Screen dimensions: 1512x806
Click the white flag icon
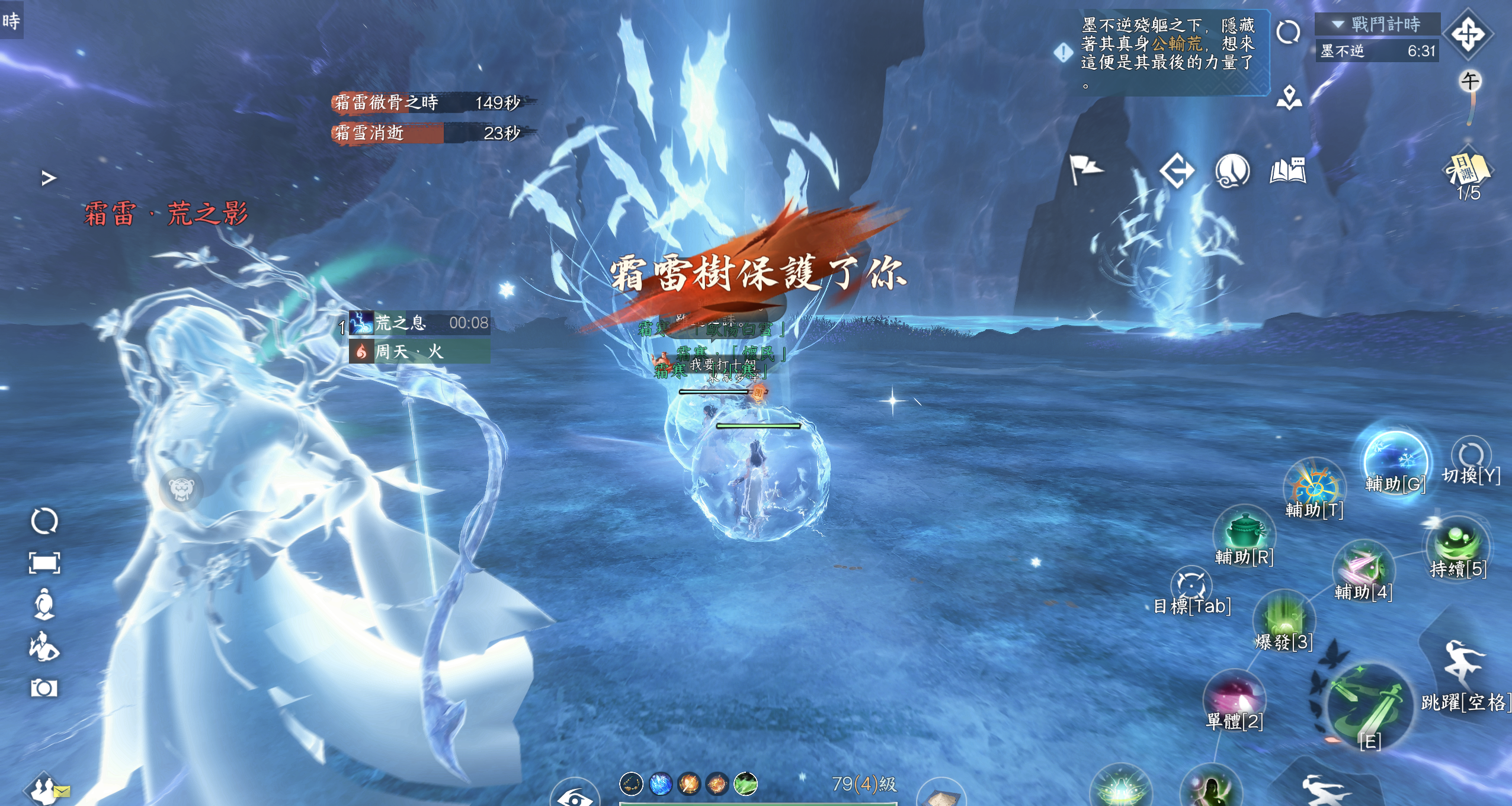pos(1085,170)
